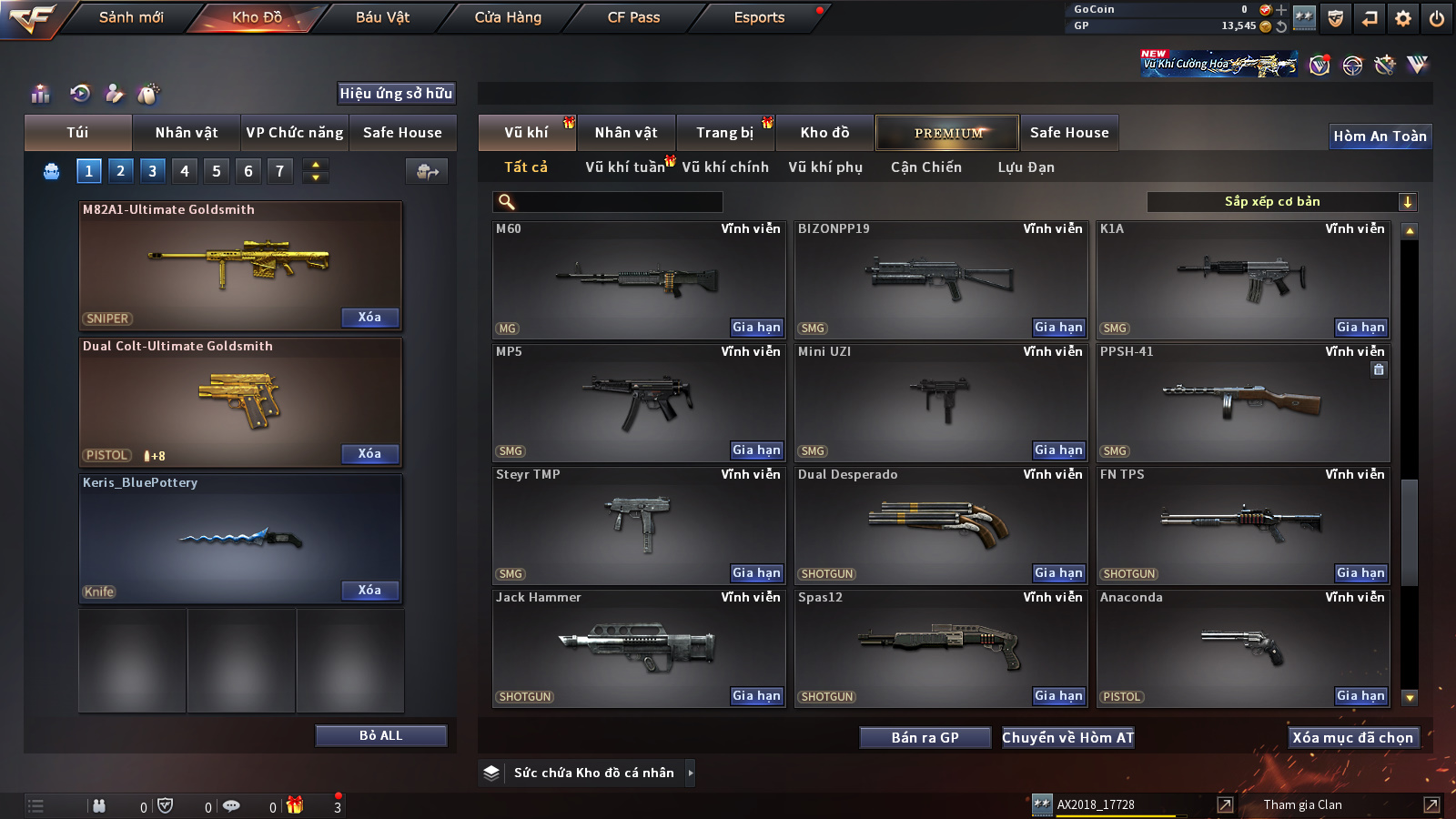This screenshot has height=819, width=1456.
Task: Open the Sắp xếp cơ bản sort dropdown
Action: tap(1281, 202)
